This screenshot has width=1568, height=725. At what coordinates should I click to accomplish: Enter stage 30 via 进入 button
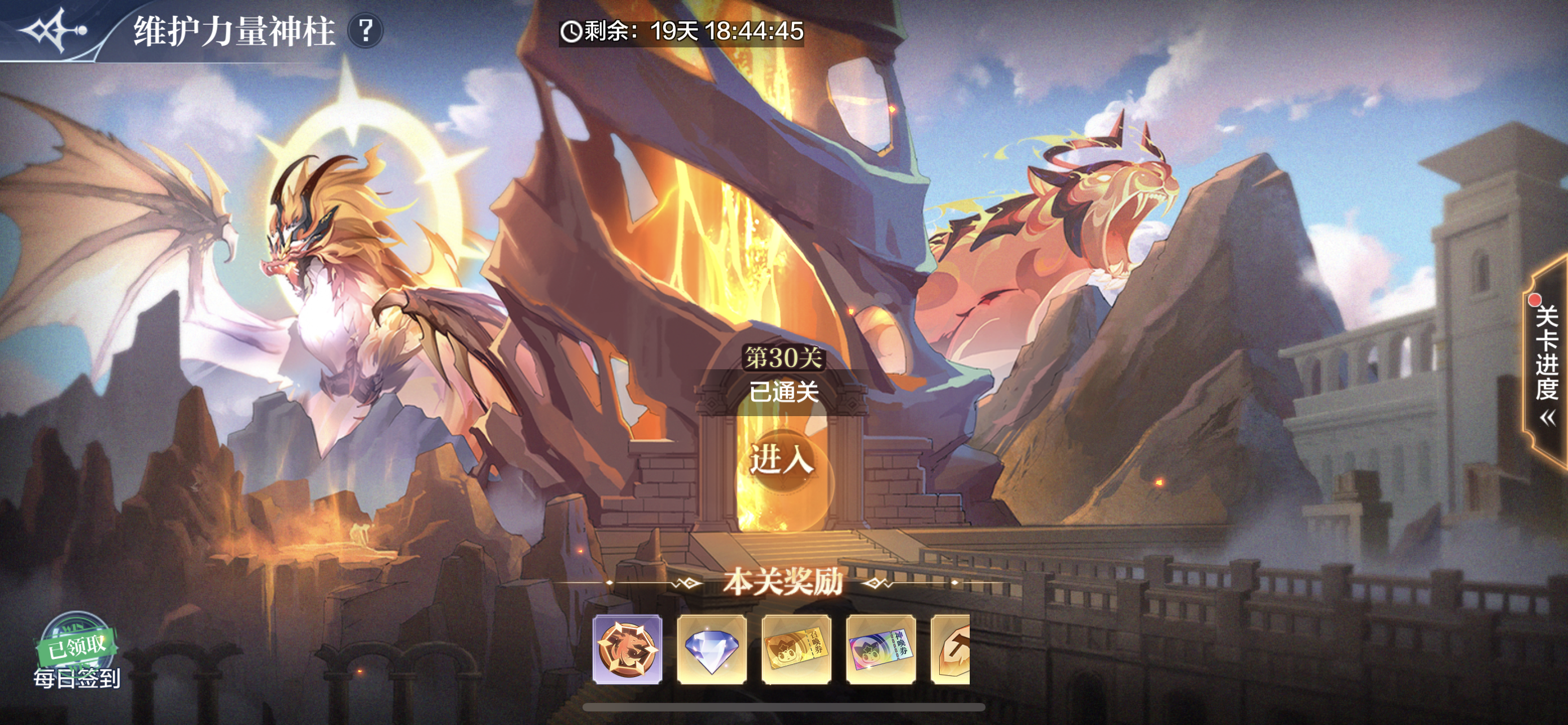click(x=782, y=459)
